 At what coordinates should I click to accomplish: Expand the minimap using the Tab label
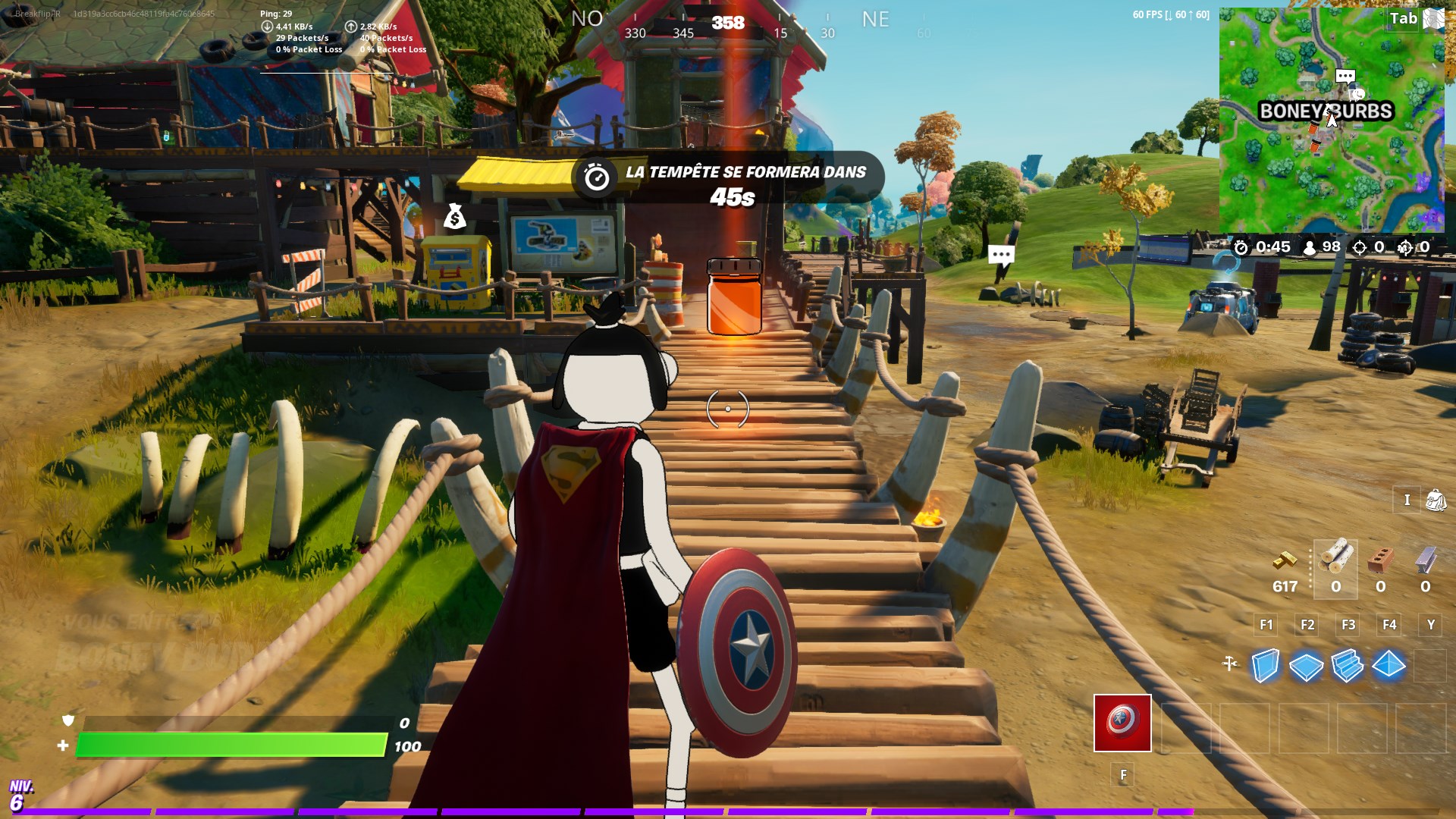pyautogui.click(x=1402, y=18)
